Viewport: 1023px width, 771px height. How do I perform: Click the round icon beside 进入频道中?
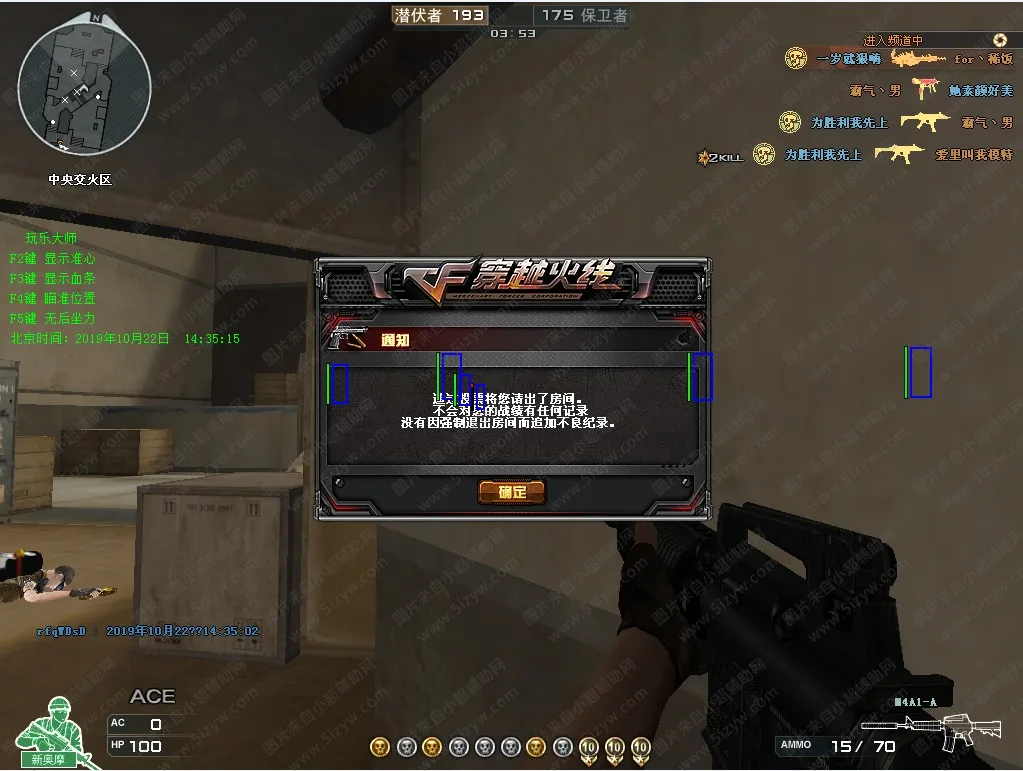point(1000,39)
